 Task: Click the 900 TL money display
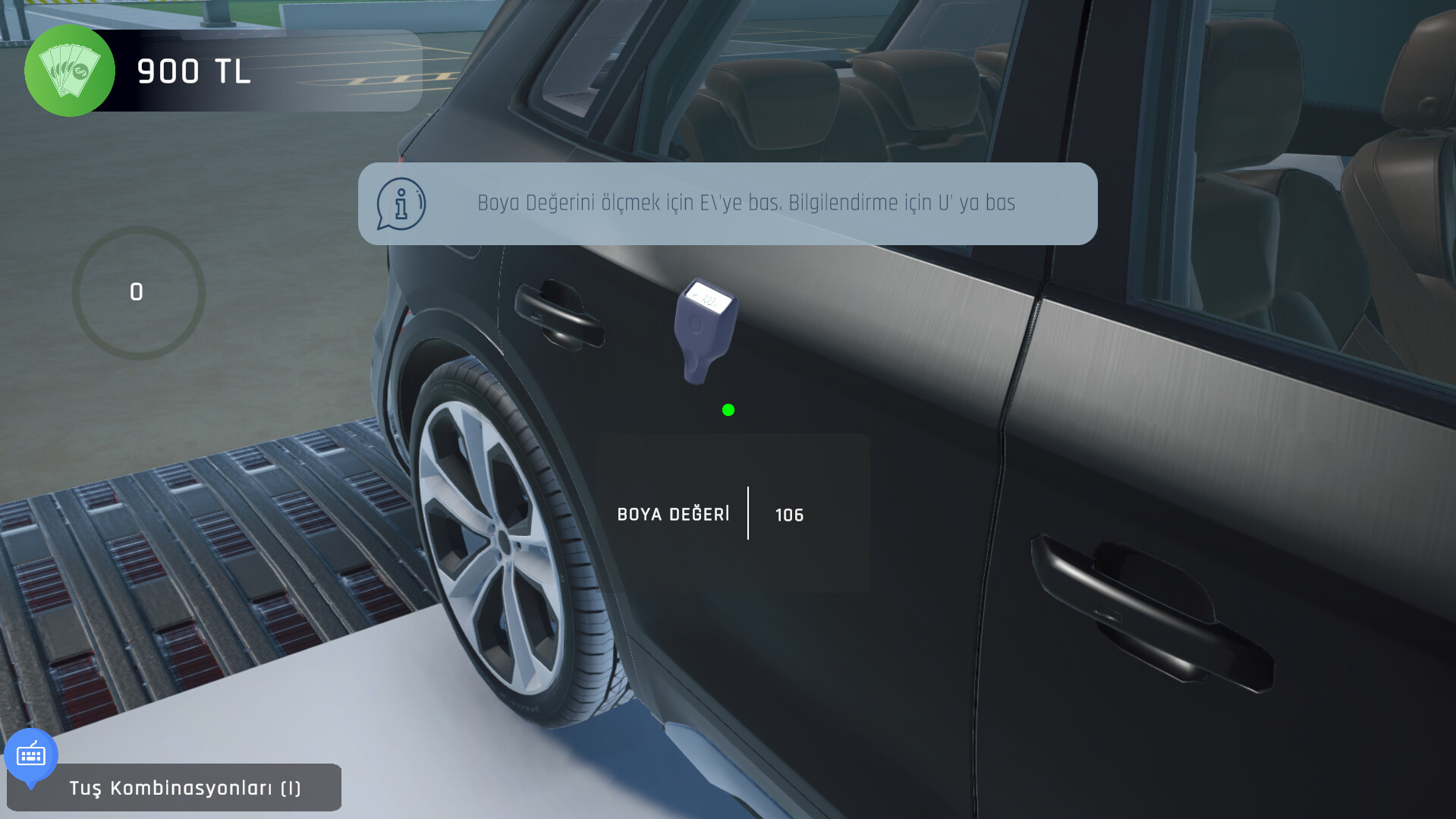tap(193, 72)
